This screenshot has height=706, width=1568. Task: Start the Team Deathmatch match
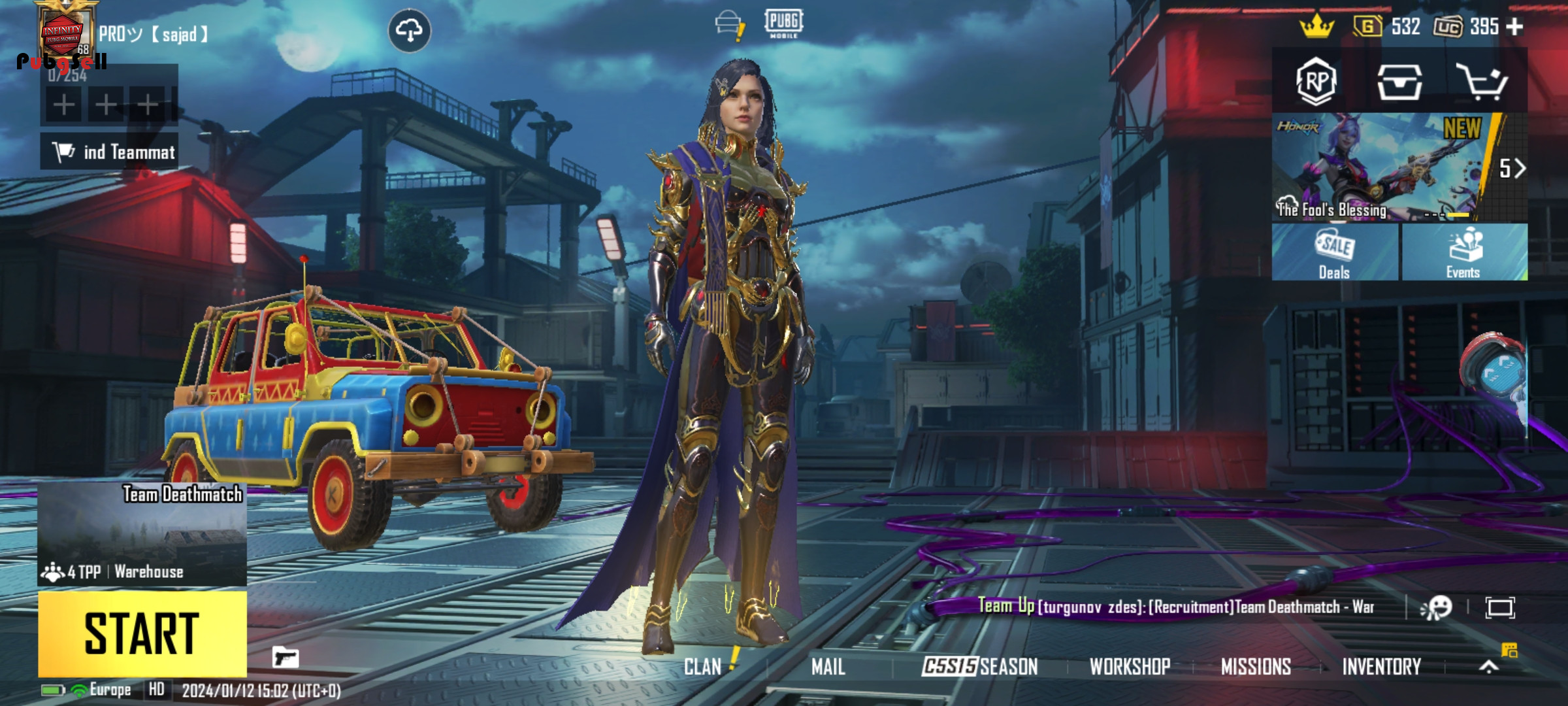tap(142, 633)
